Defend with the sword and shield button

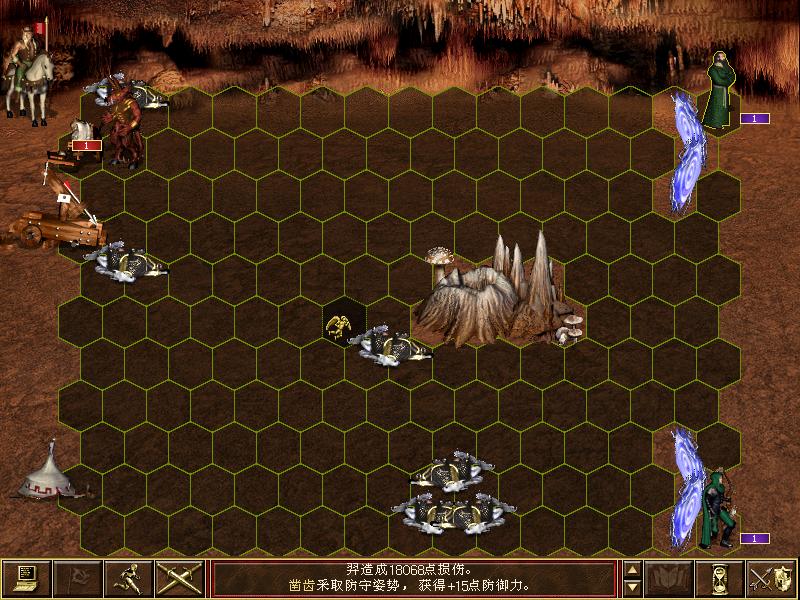pos(772,578)
